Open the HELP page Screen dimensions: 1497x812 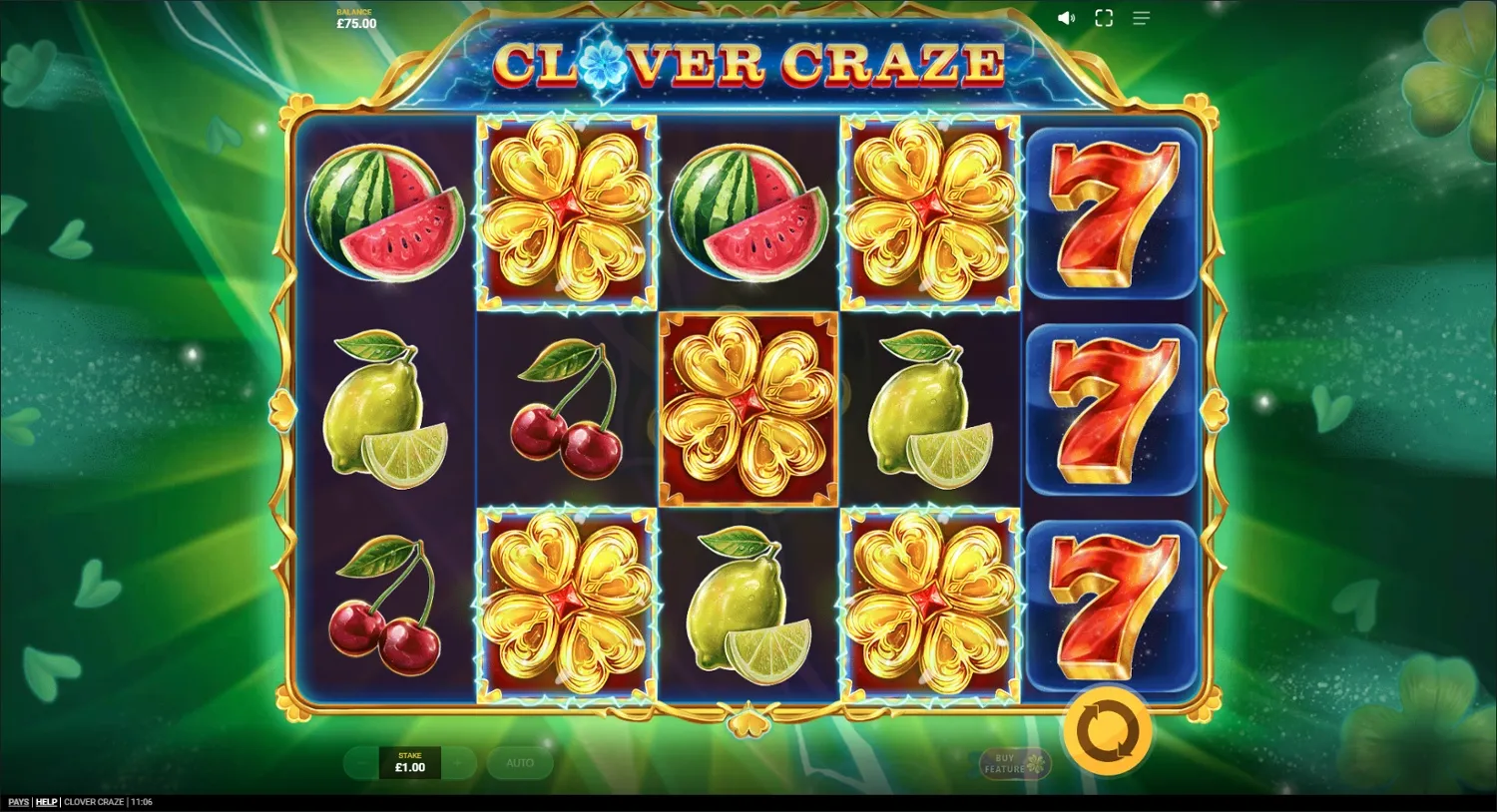(45, 801)
